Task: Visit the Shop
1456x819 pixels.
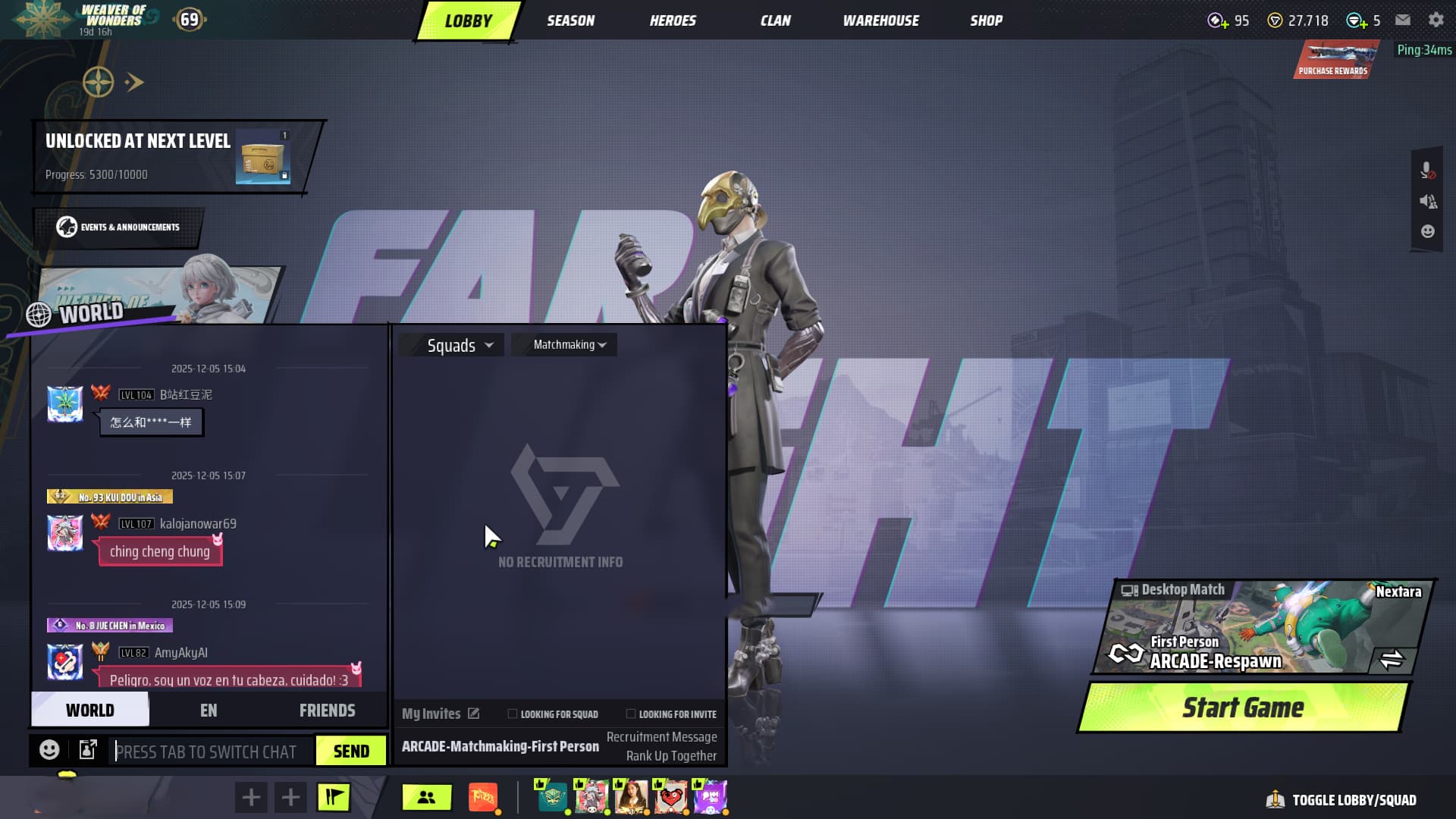Action: tap(986, 20)
